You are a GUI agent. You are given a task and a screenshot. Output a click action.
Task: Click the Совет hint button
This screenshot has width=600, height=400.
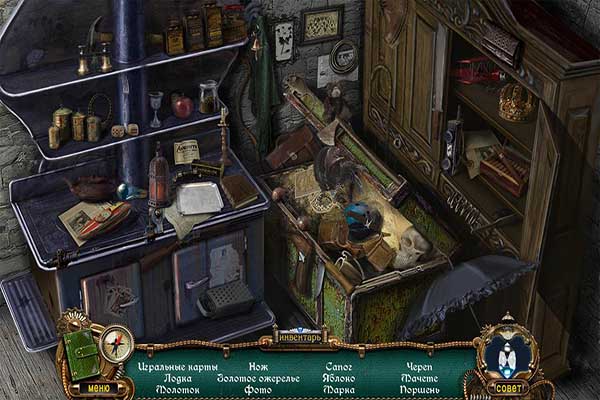click(506, 387)
